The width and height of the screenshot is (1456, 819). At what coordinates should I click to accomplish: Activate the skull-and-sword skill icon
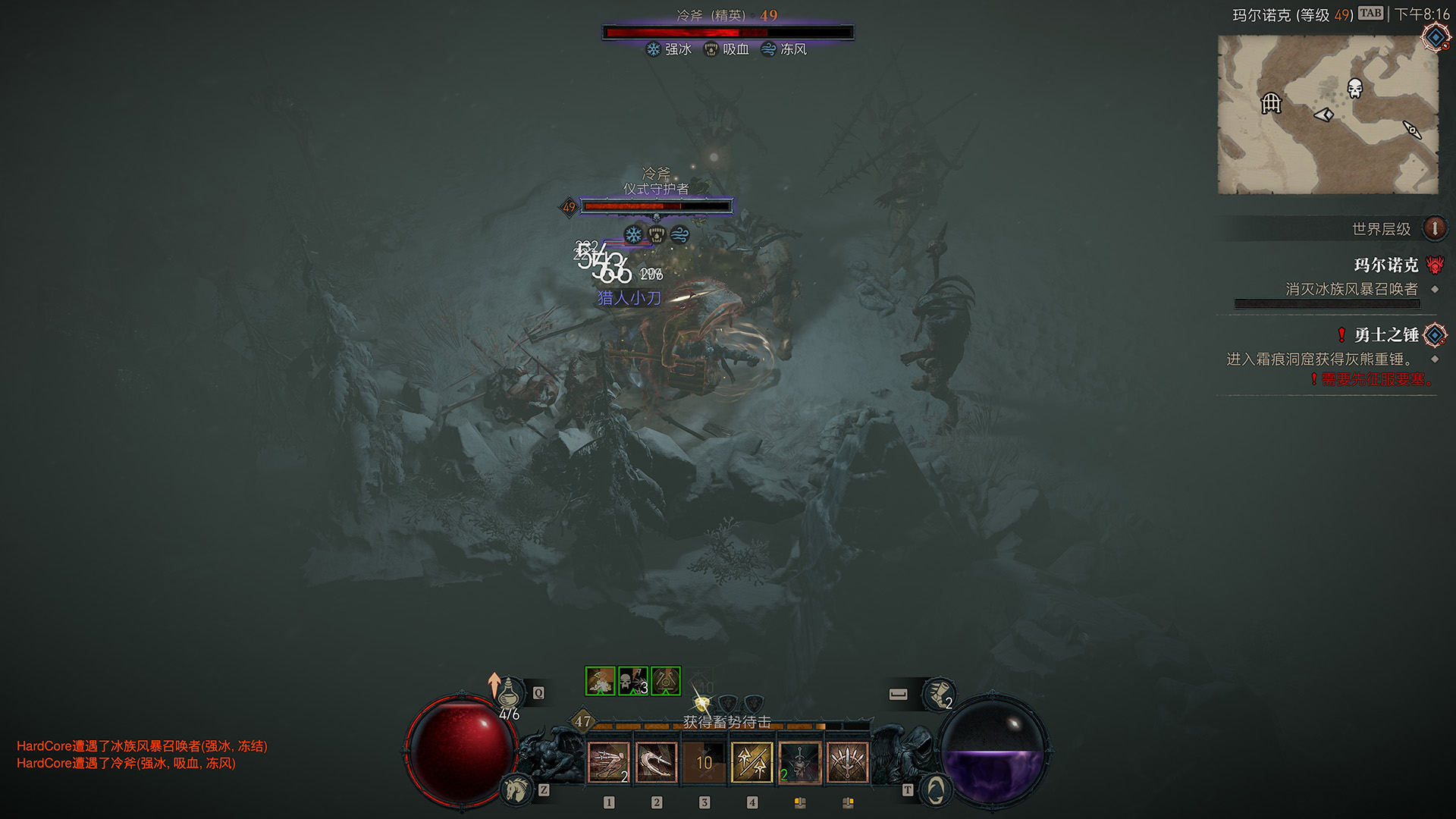coord(799,762)
